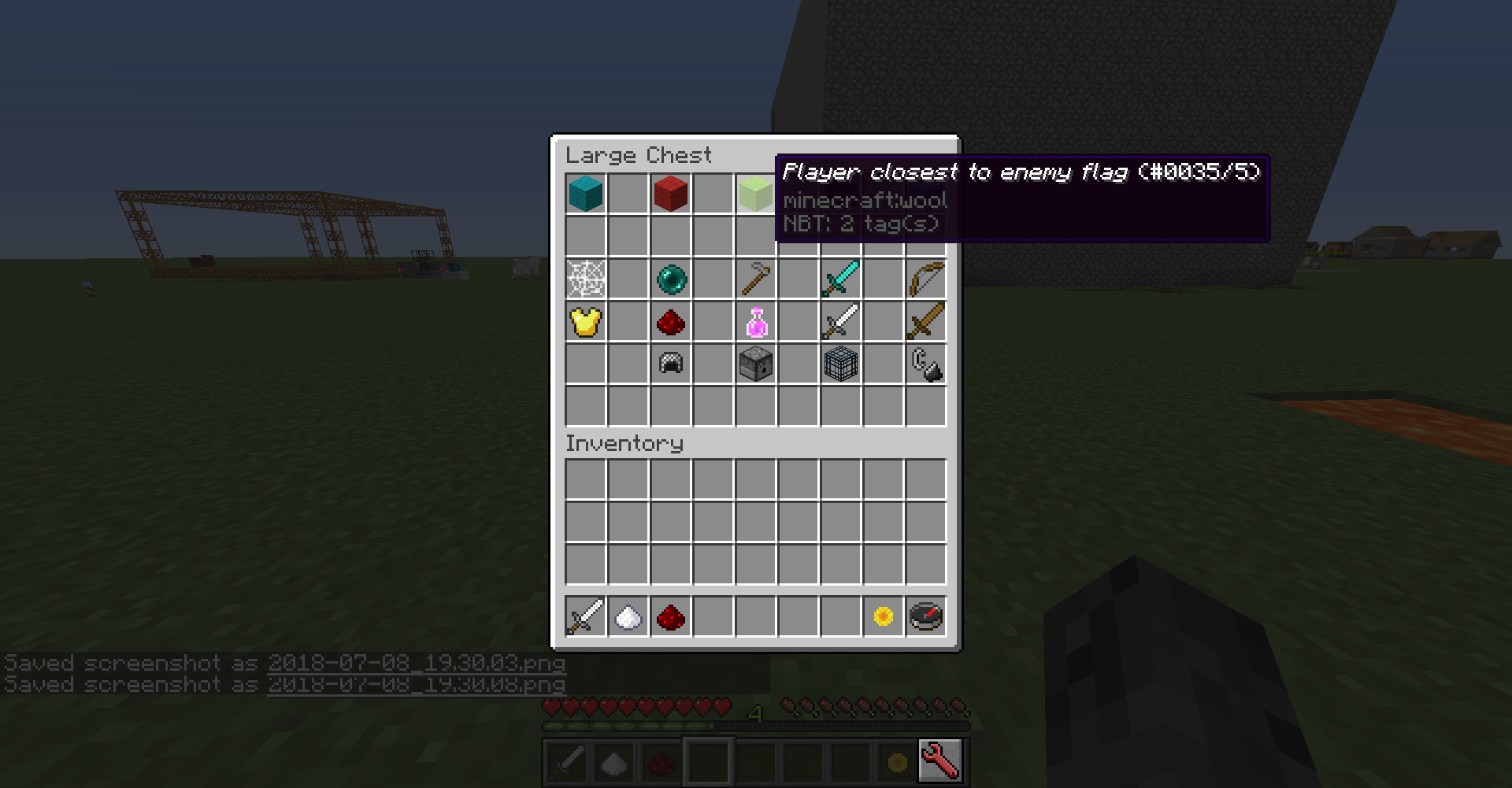Grab the golden chestplate
The image size is (1512, 788).
[x=585, y=321]
